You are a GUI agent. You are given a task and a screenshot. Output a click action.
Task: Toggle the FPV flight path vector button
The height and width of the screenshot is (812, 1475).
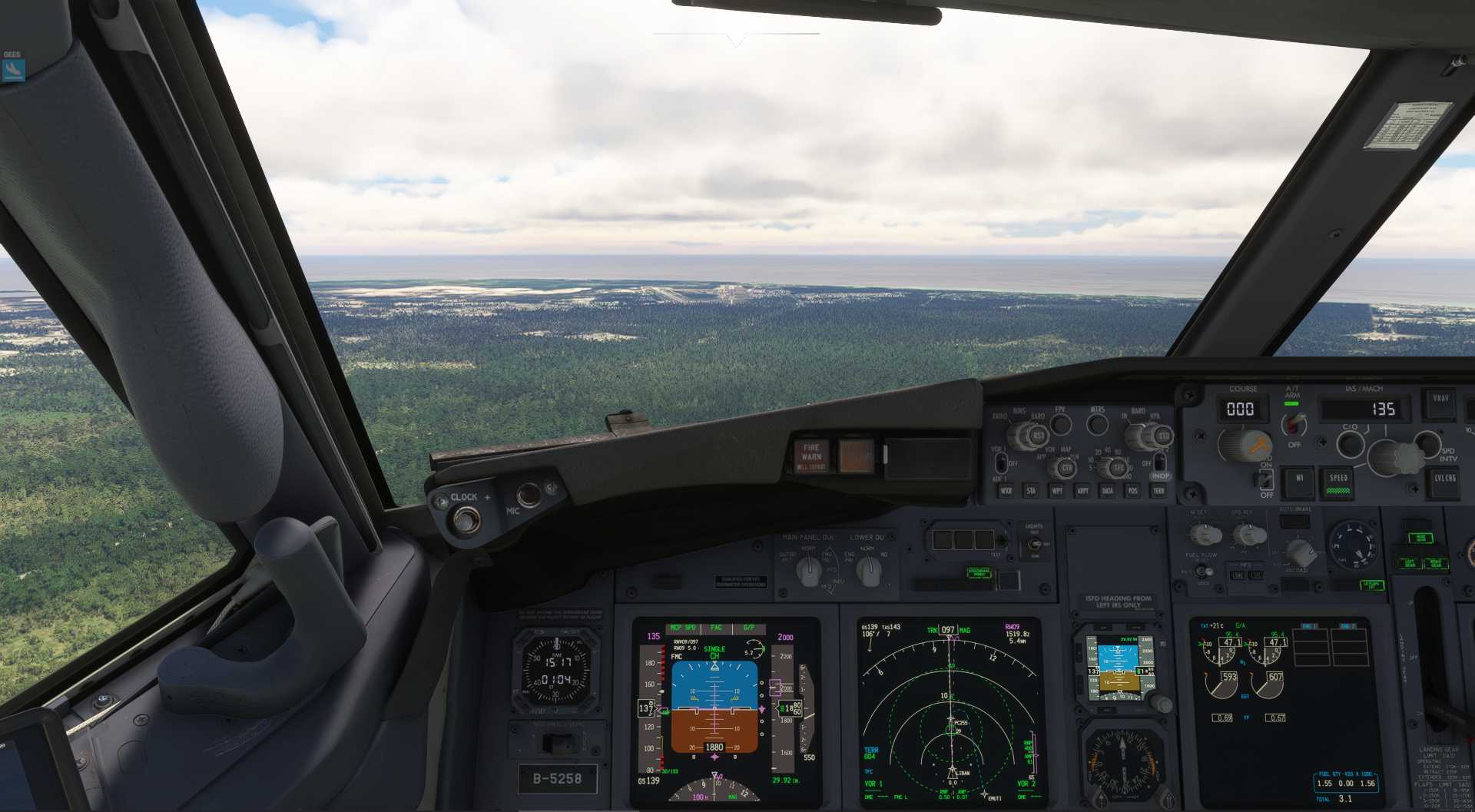click(x=1061, y=424)
